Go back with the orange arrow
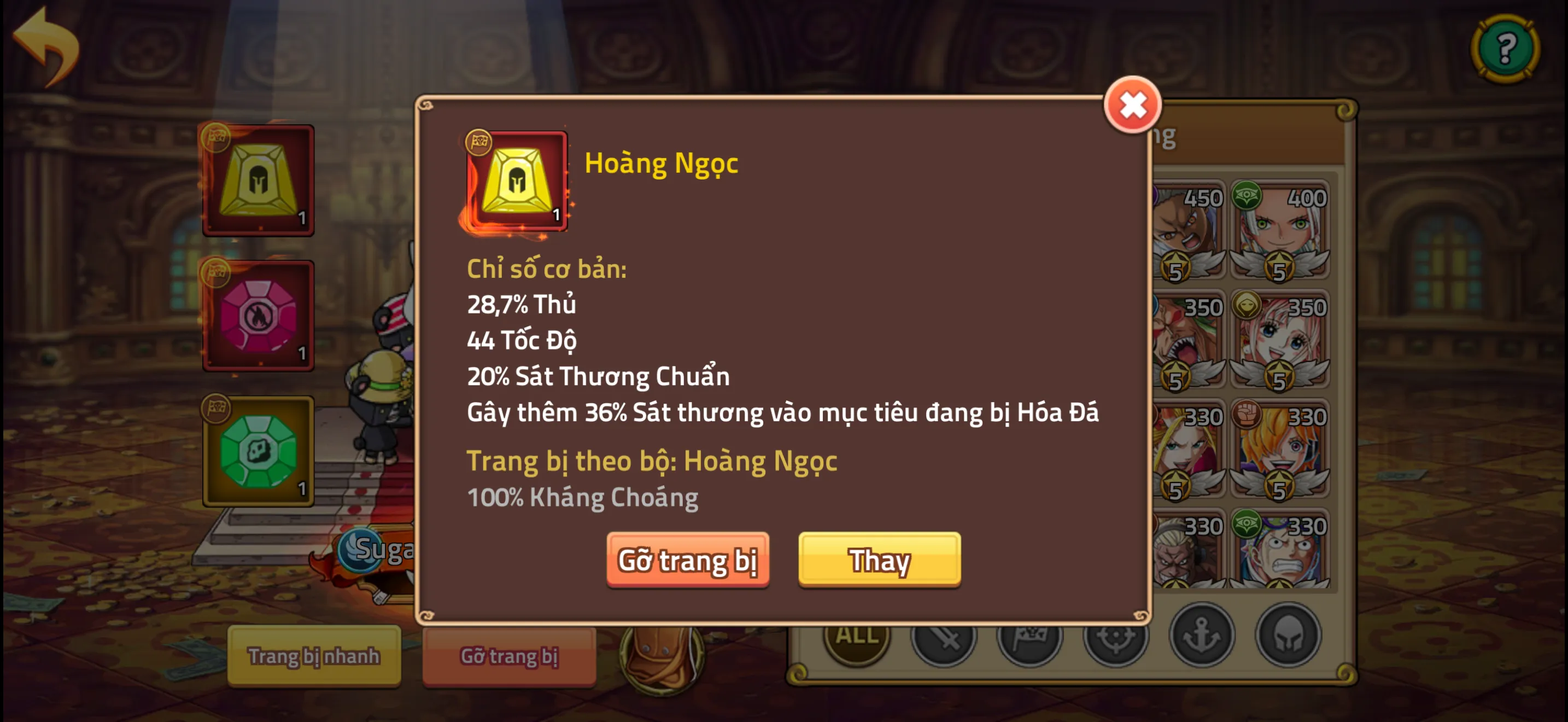This screenshot has width=1568, height=722. (x=46, y=46)
